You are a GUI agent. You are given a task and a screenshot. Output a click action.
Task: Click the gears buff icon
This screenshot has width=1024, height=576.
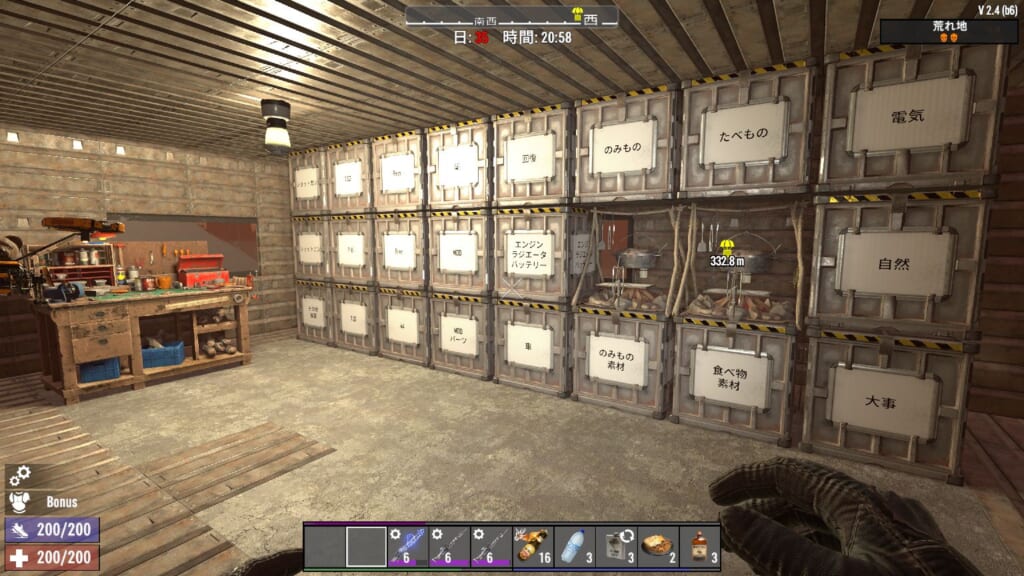(x=20, y=476)
